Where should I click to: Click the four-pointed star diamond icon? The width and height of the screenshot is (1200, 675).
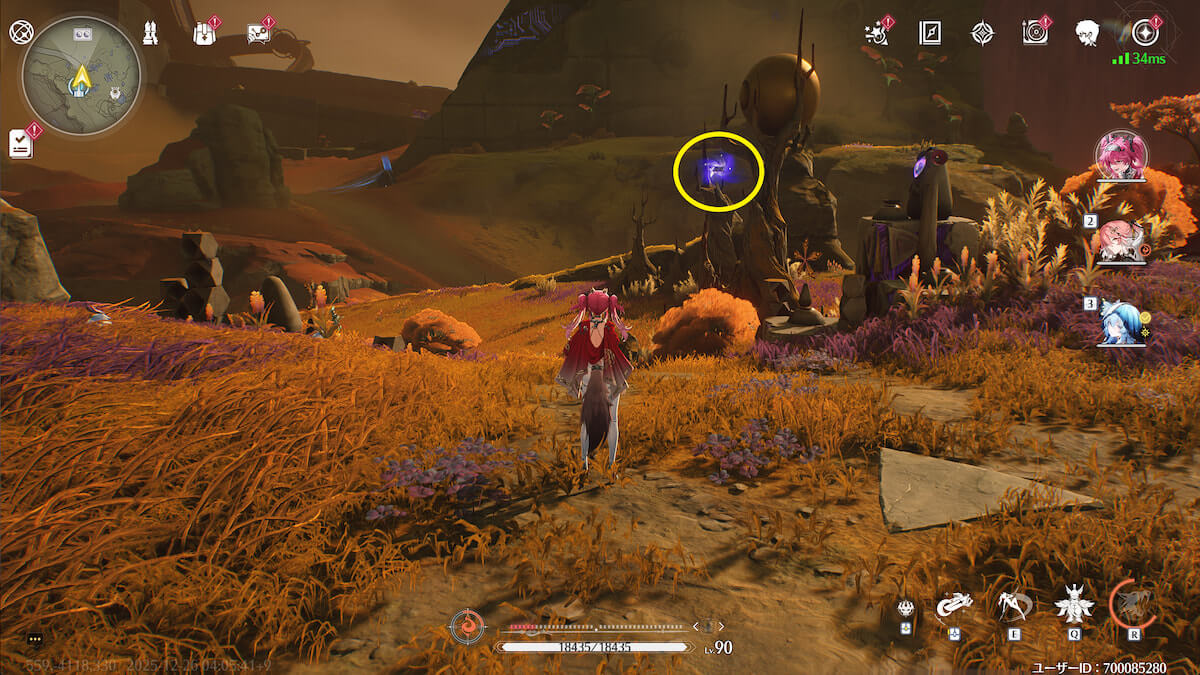click(983, 33)
